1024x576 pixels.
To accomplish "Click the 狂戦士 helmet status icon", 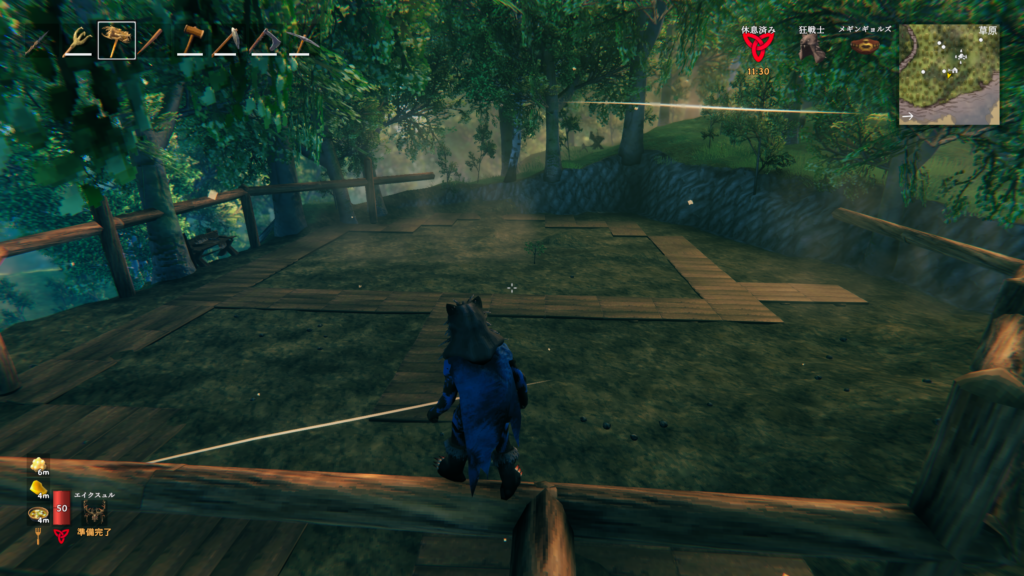I will [811, 48].
